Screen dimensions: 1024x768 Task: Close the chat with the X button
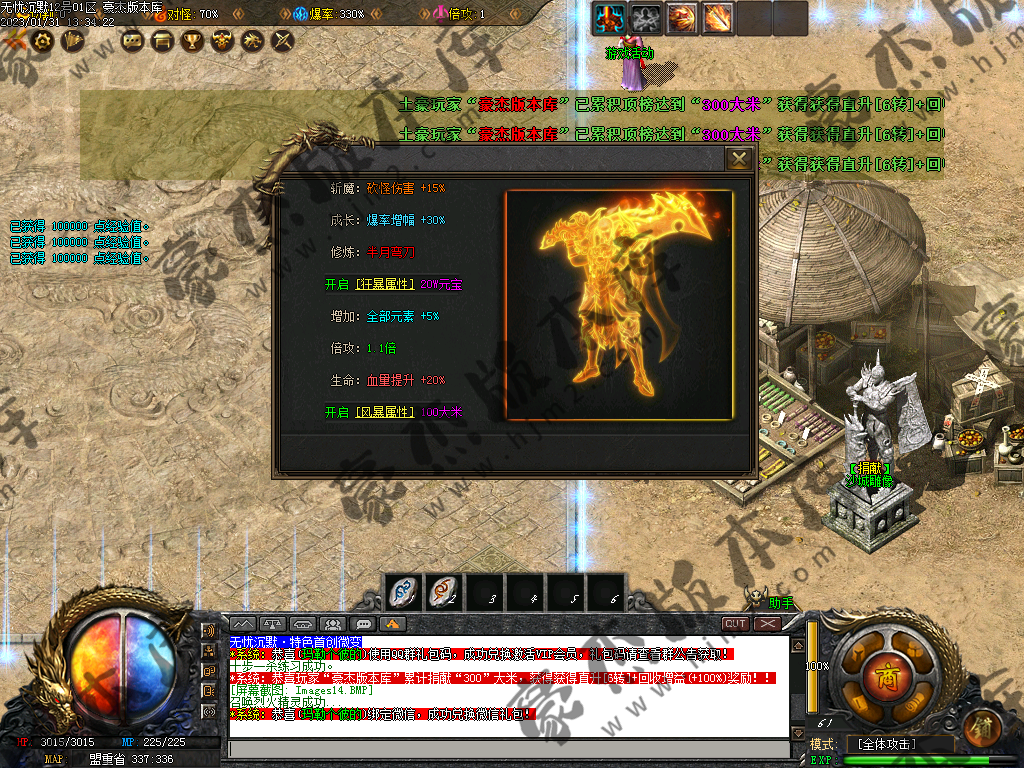(767, 623)
